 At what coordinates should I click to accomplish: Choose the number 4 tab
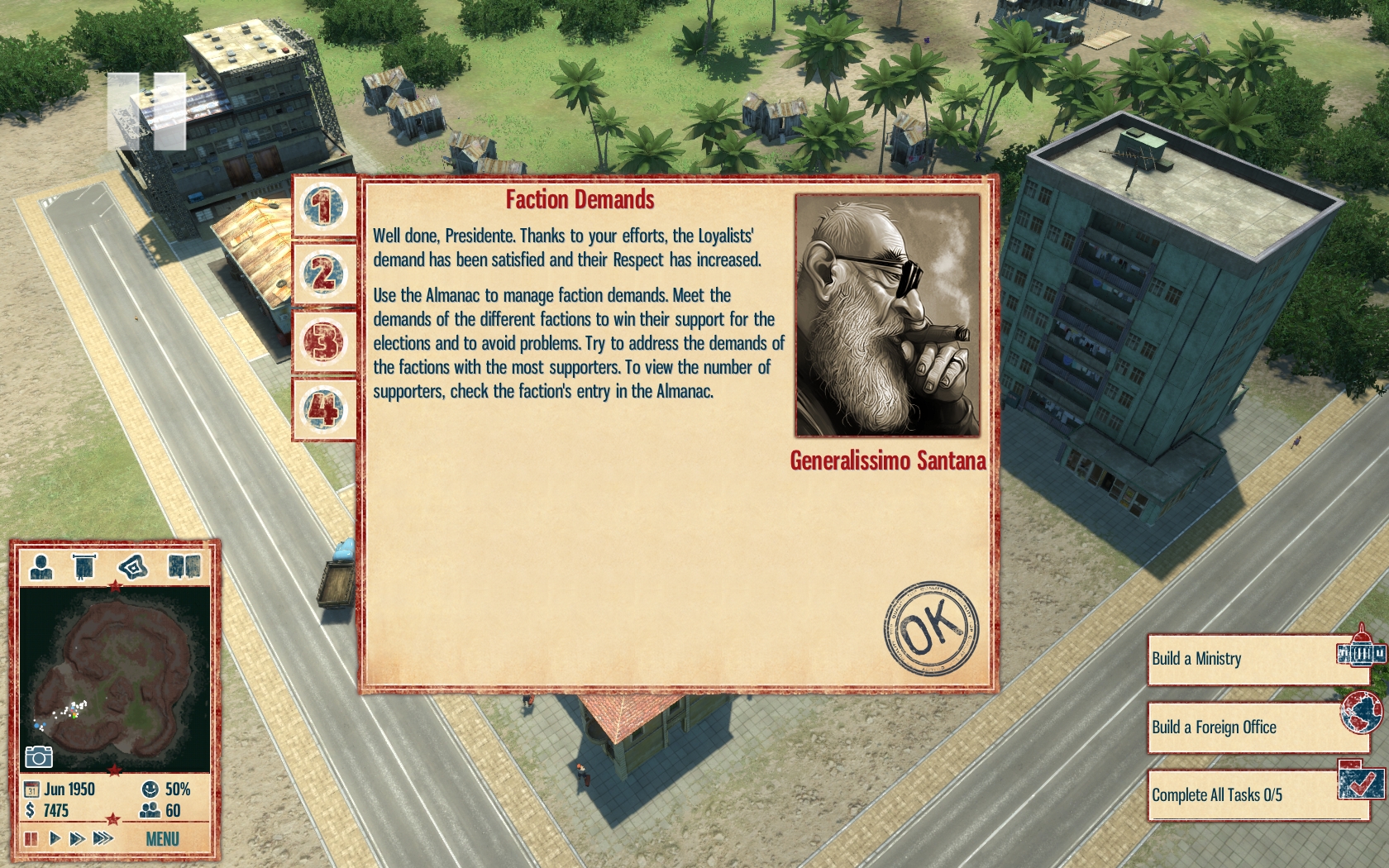point(324,409)
